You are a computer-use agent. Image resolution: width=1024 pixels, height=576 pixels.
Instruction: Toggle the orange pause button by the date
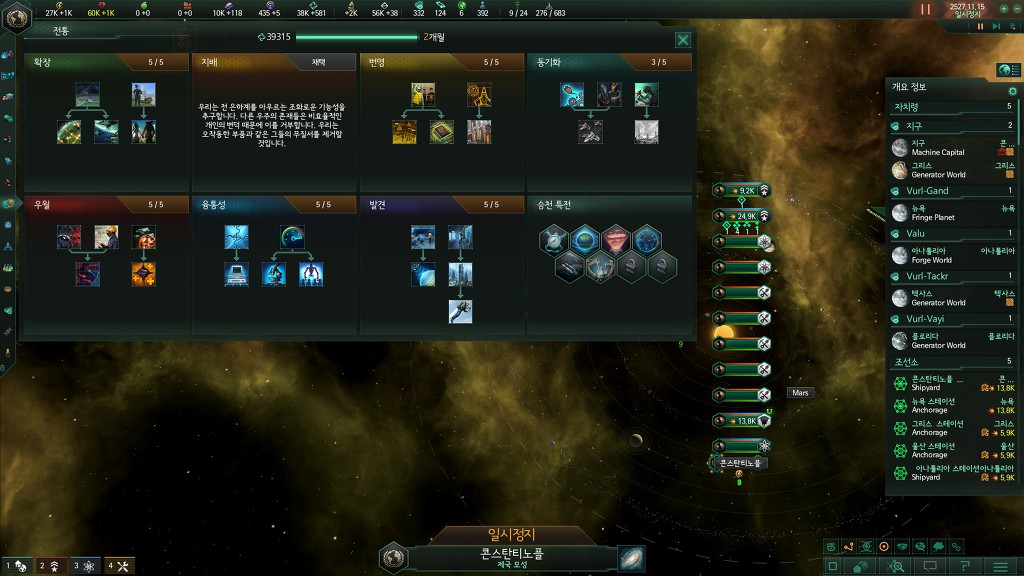pos(925,9)
